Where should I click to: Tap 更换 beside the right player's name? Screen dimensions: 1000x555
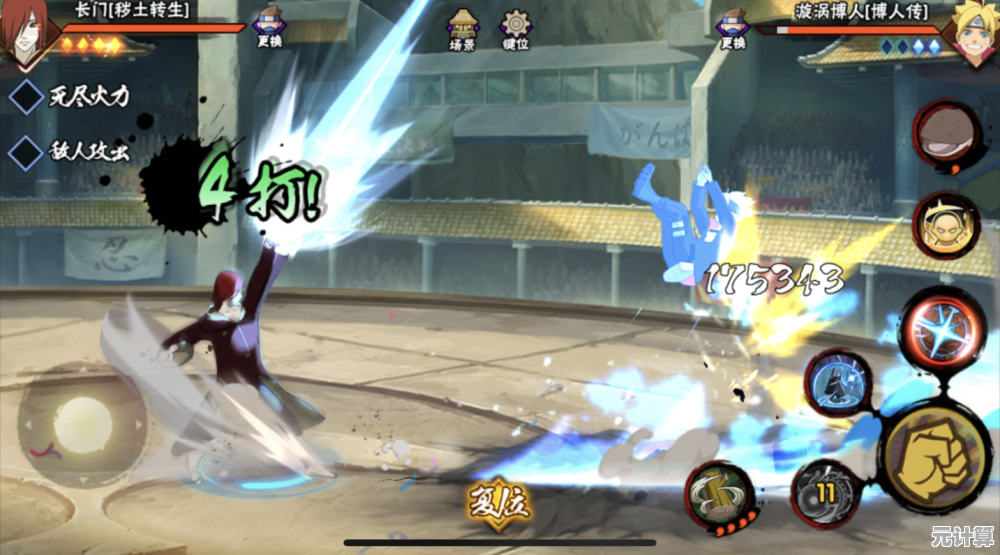pos(733,28)
